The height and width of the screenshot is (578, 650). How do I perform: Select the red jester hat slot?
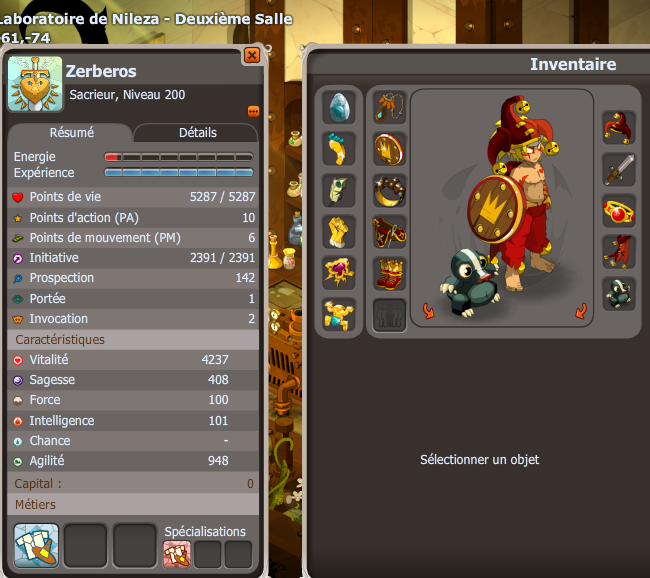[x=619, y=128]
